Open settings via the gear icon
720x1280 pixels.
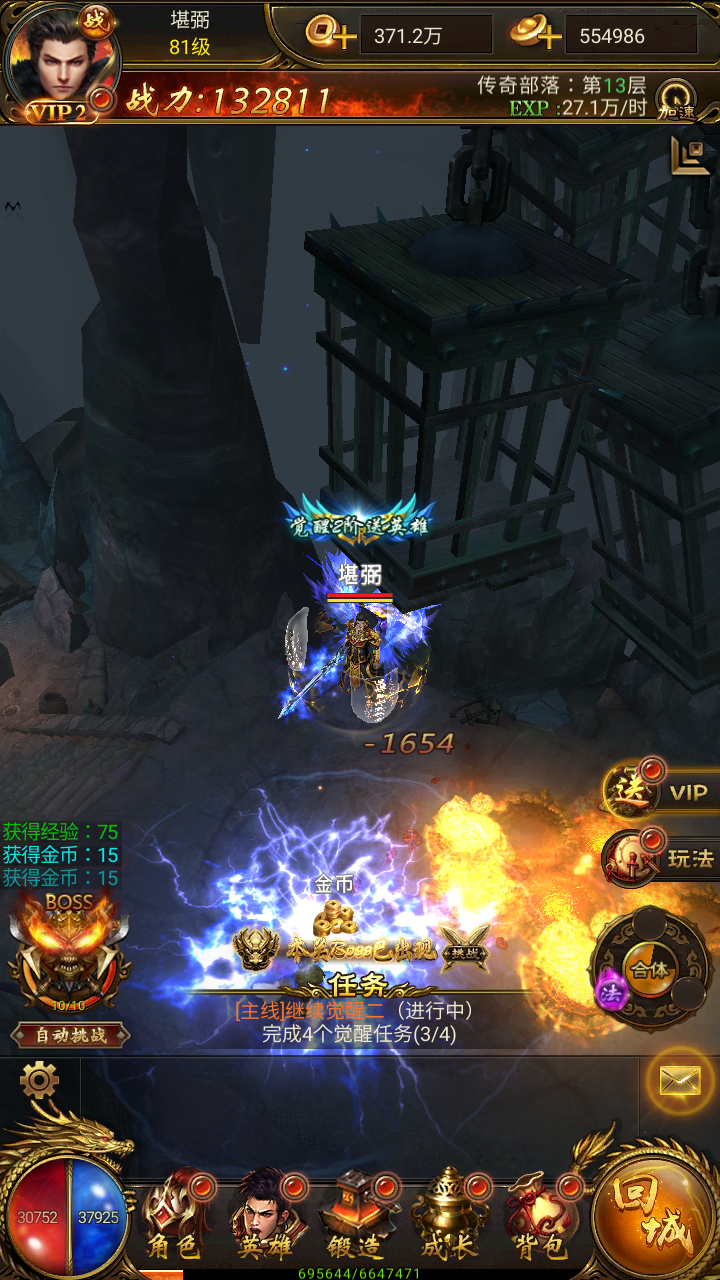(39, 1080)
